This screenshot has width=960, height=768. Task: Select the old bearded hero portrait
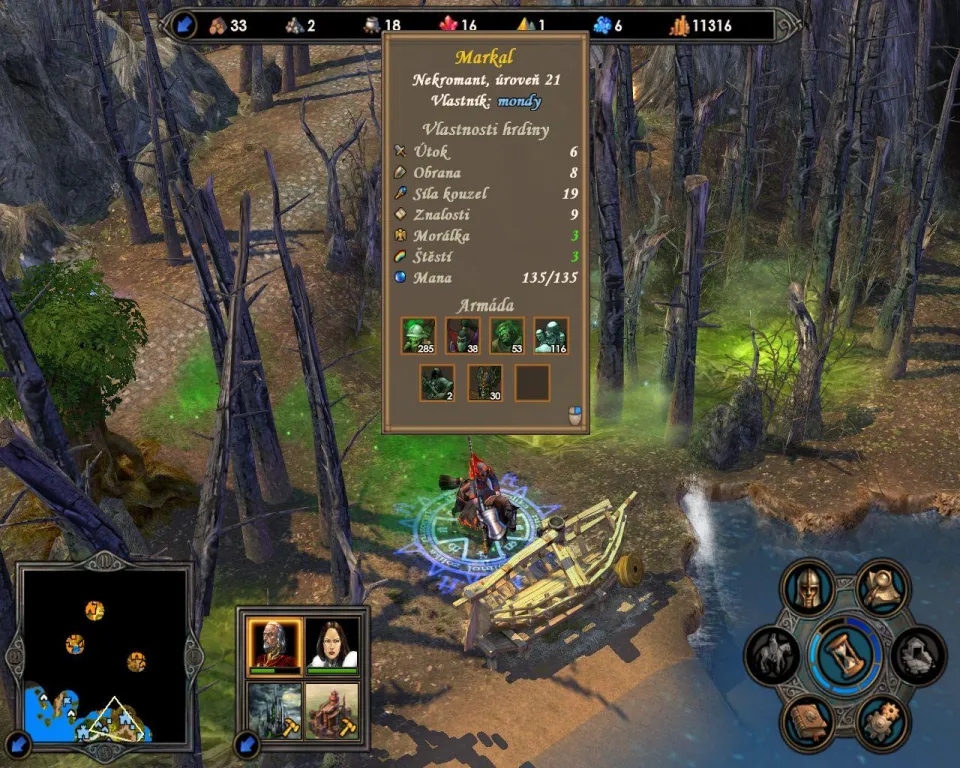tap(275, 644)
